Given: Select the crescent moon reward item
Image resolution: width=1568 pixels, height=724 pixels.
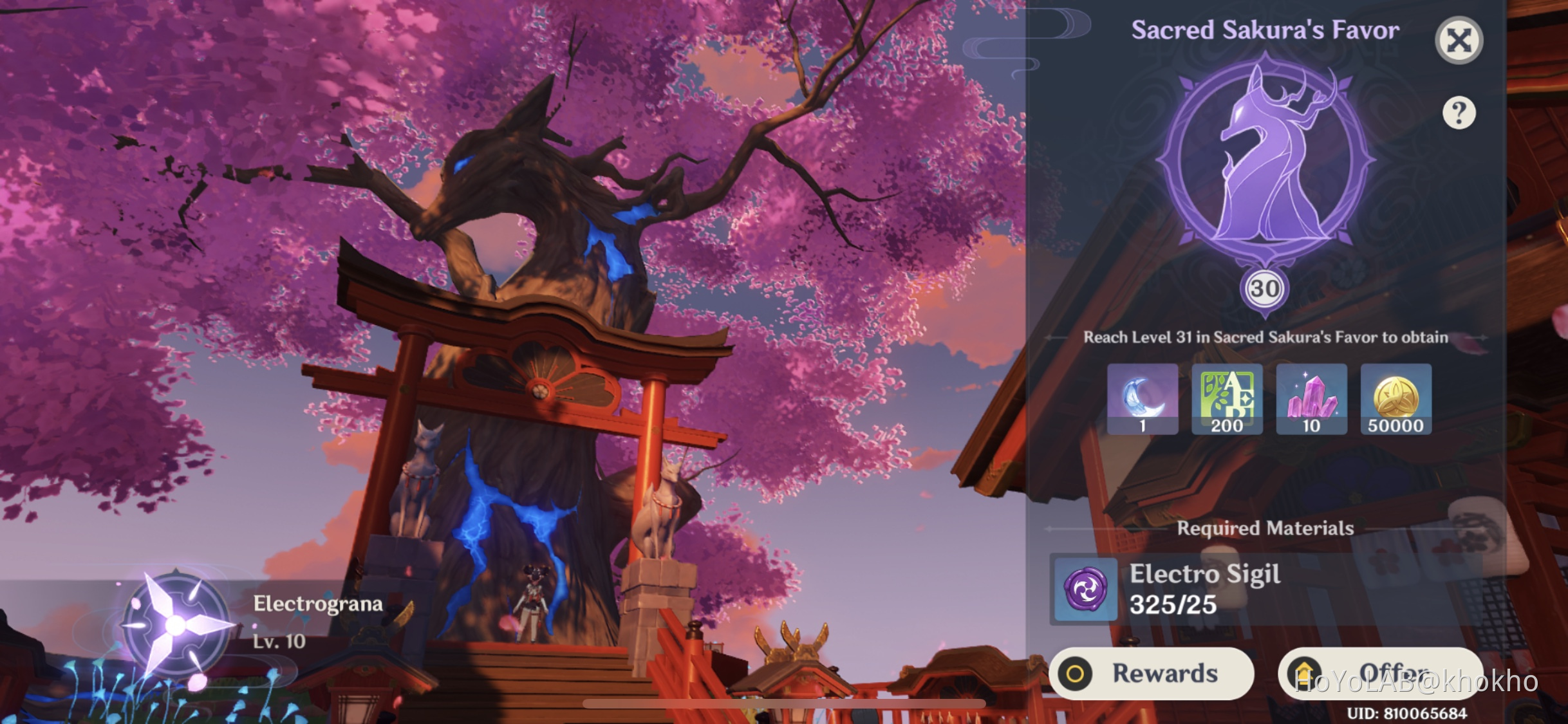Looking at the screenshot, I should click(1143, 399).
